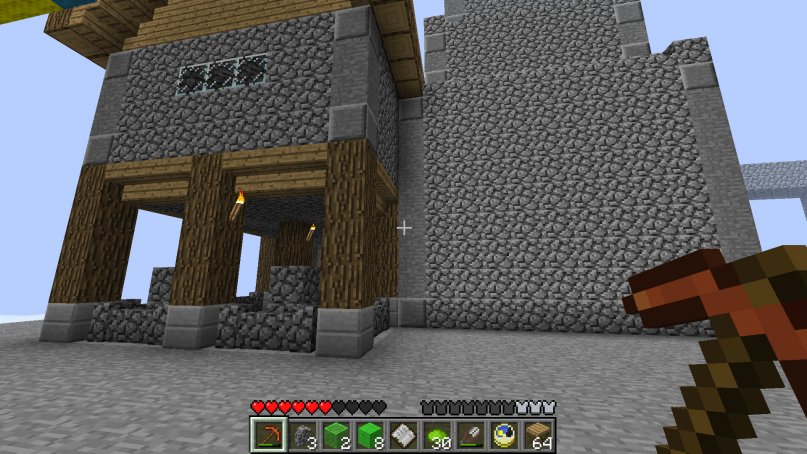Switch to the wooden planks stack of 64
This screenshot has width=807, height=454.
(x=538, y=435)
